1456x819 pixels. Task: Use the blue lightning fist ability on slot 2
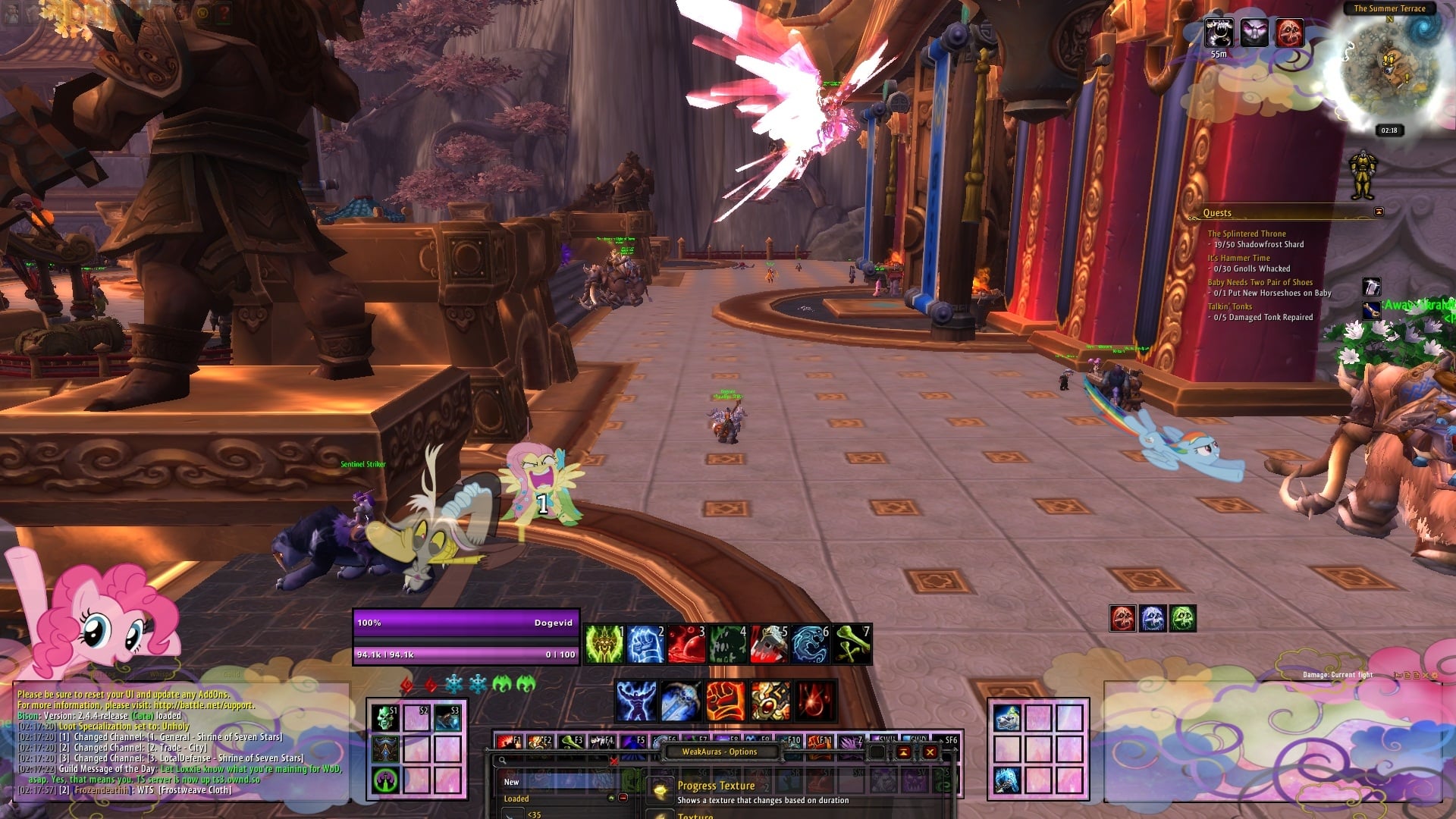(x=645, y=644)
